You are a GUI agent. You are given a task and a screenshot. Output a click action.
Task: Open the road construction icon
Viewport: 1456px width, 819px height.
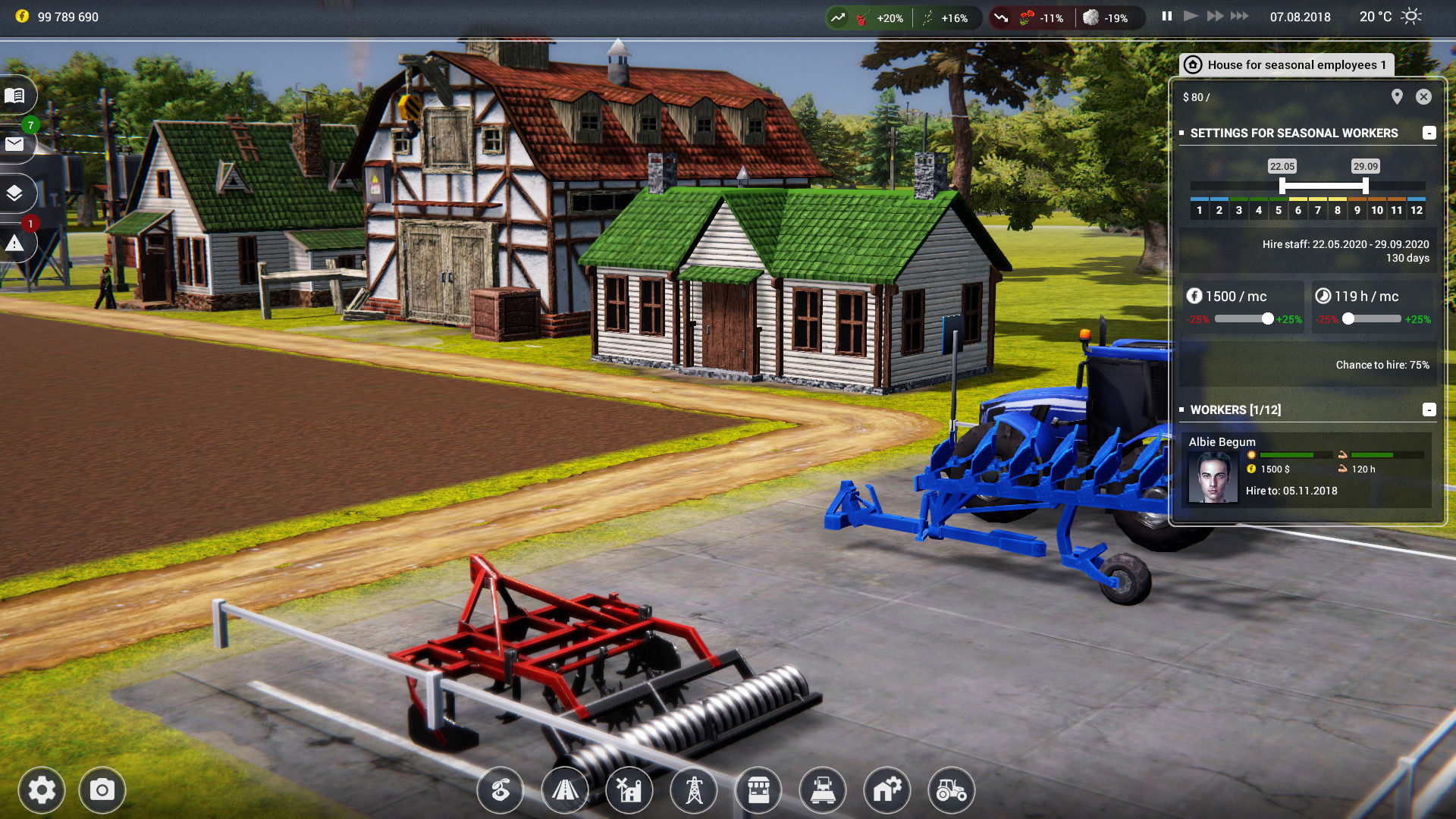pyautogui.click(x=565, y=790)
